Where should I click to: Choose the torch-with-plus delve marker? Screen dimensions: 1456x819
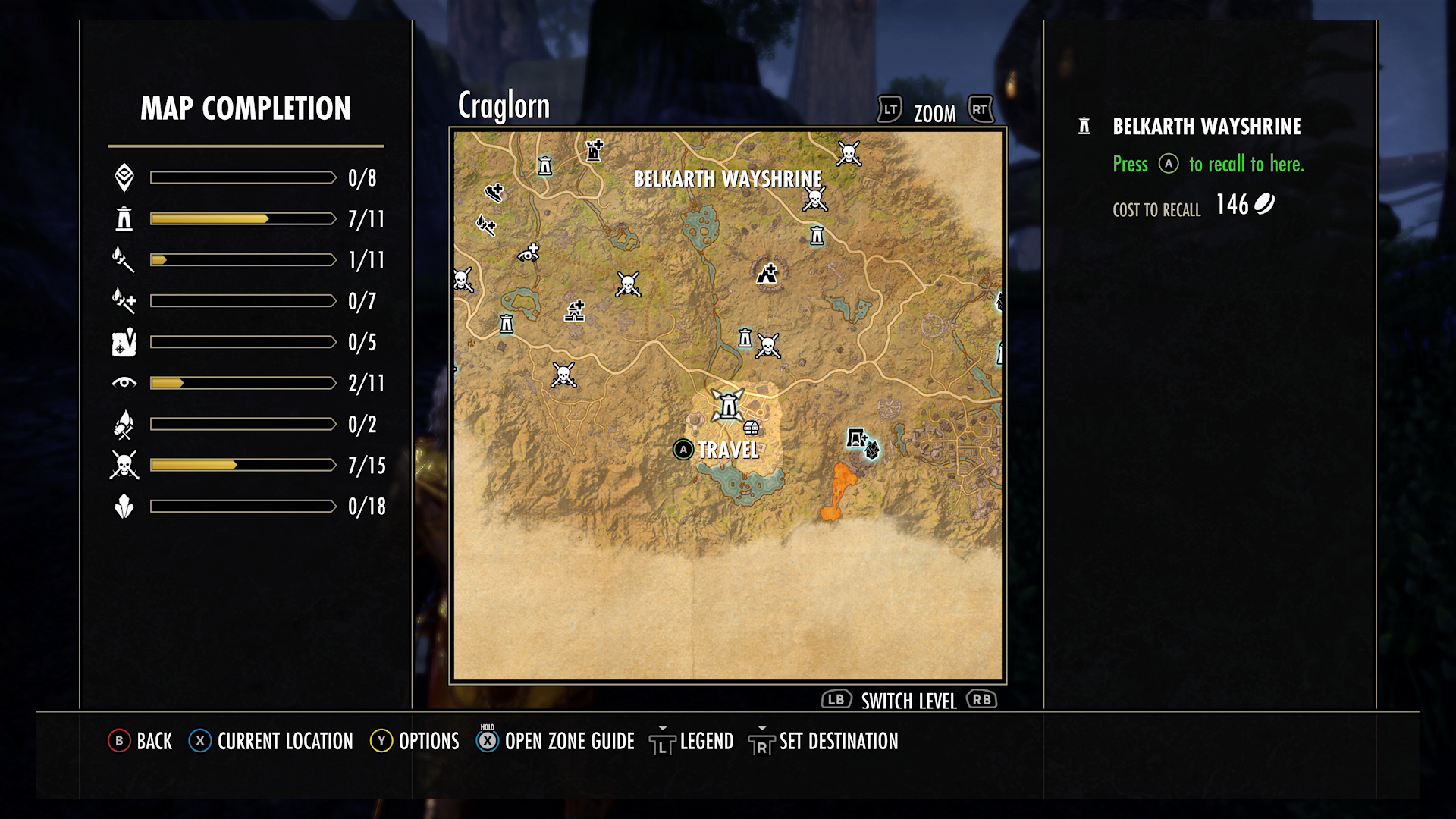tap(485, 224)
